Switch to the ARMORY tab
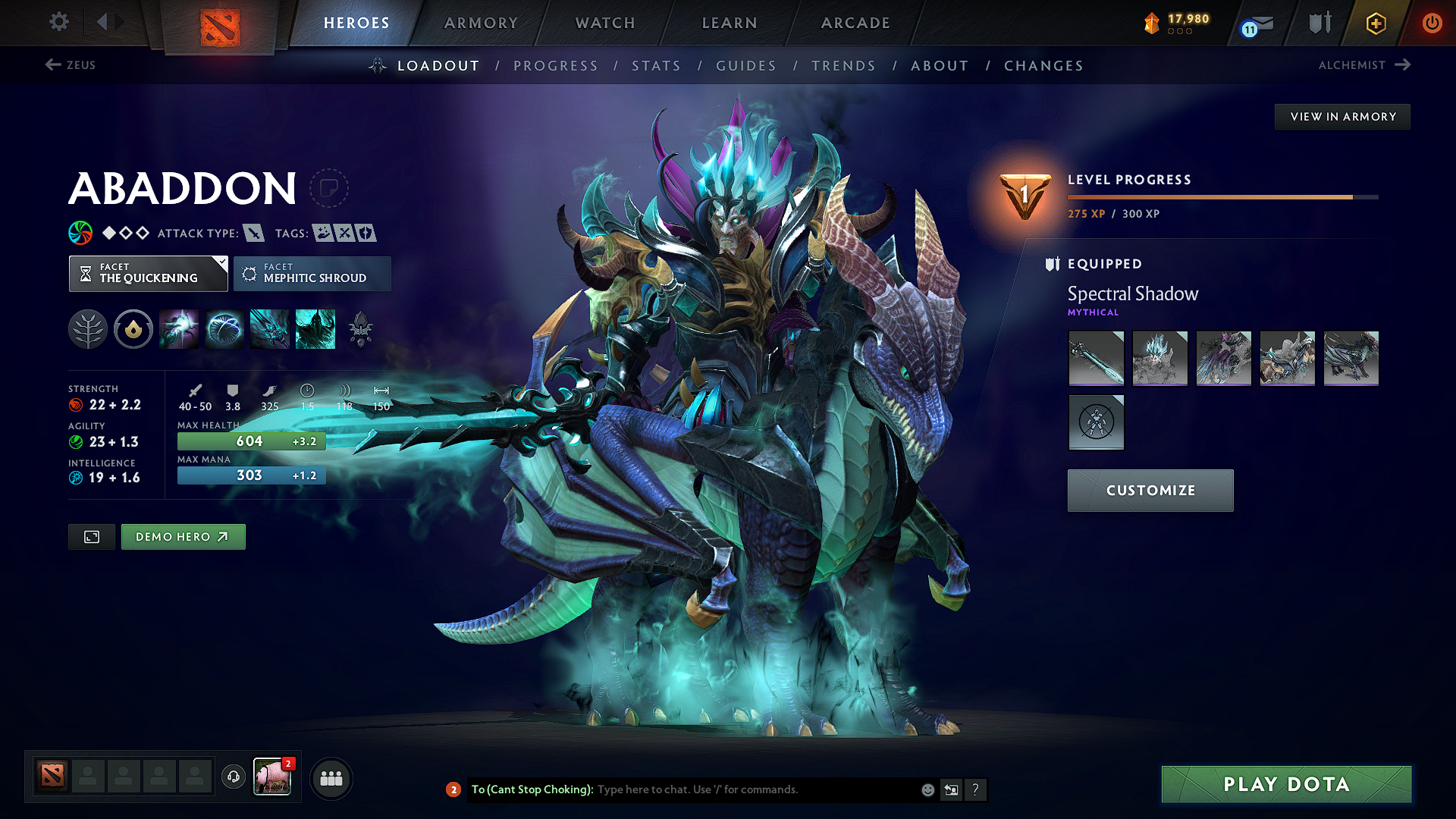This screenshot has height=819, width=1456. tap(480, 23)
